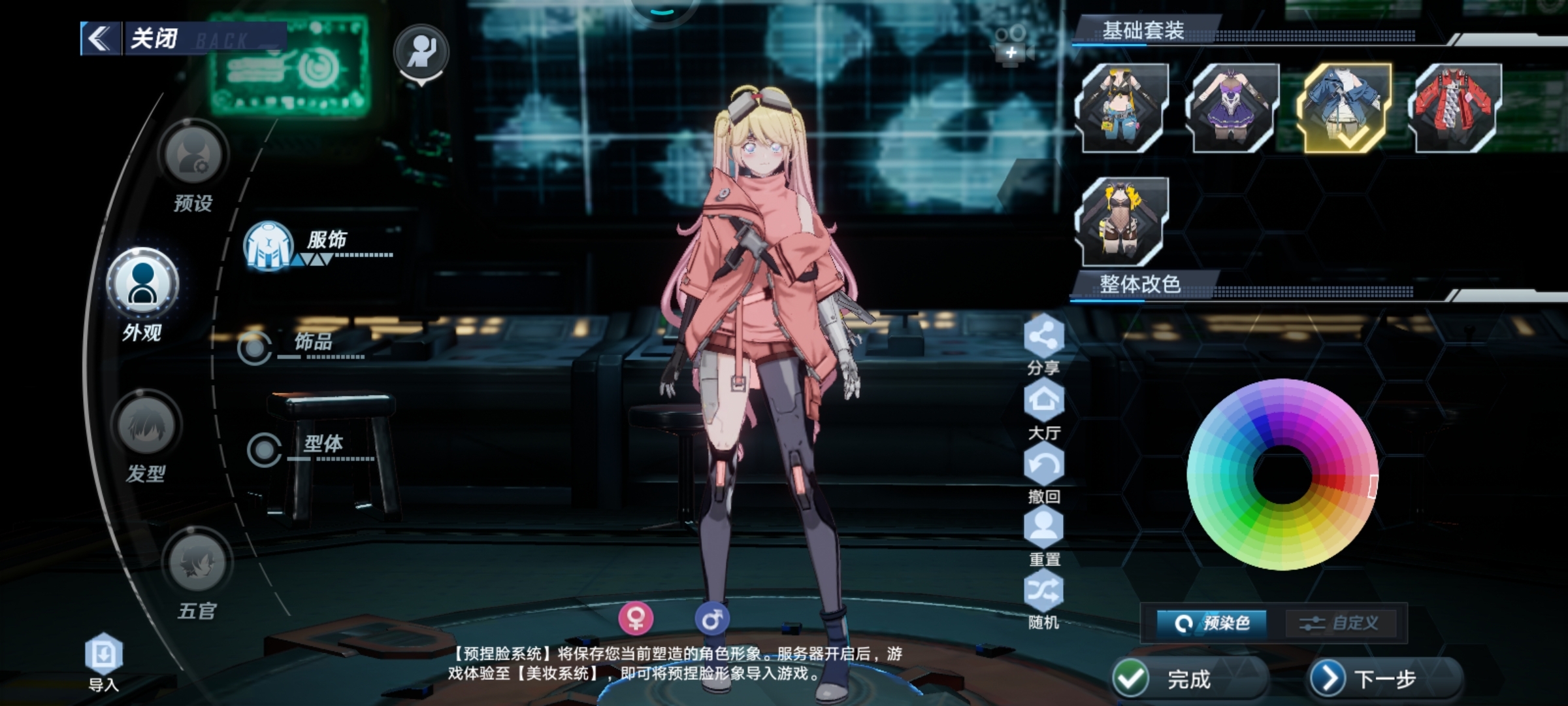The image size is (1568, 706).
Task: Choose the female gender symbol
Action: (636, 618)
